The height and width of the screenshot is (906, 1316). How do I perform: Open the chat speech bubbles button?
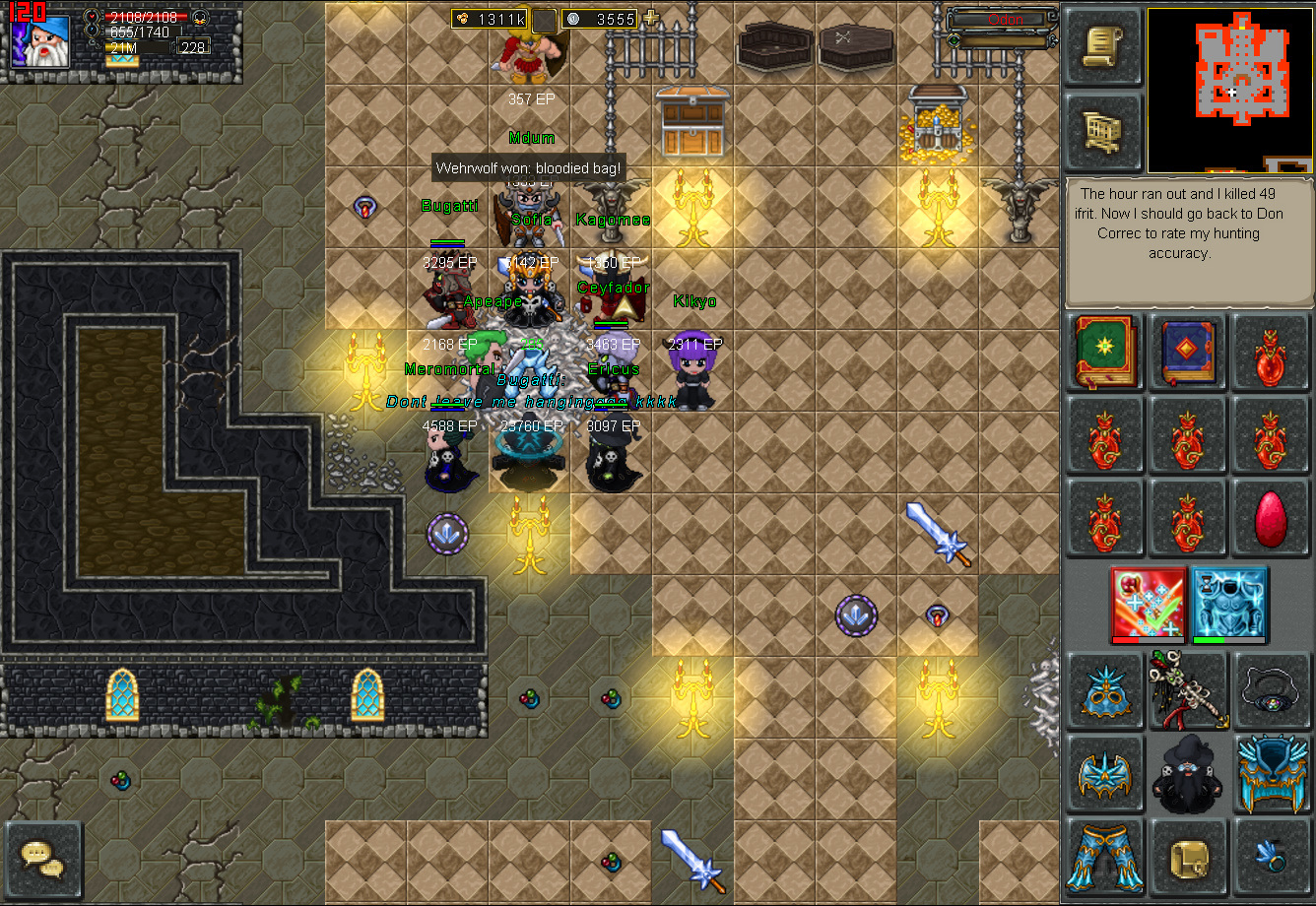(43, 859)
